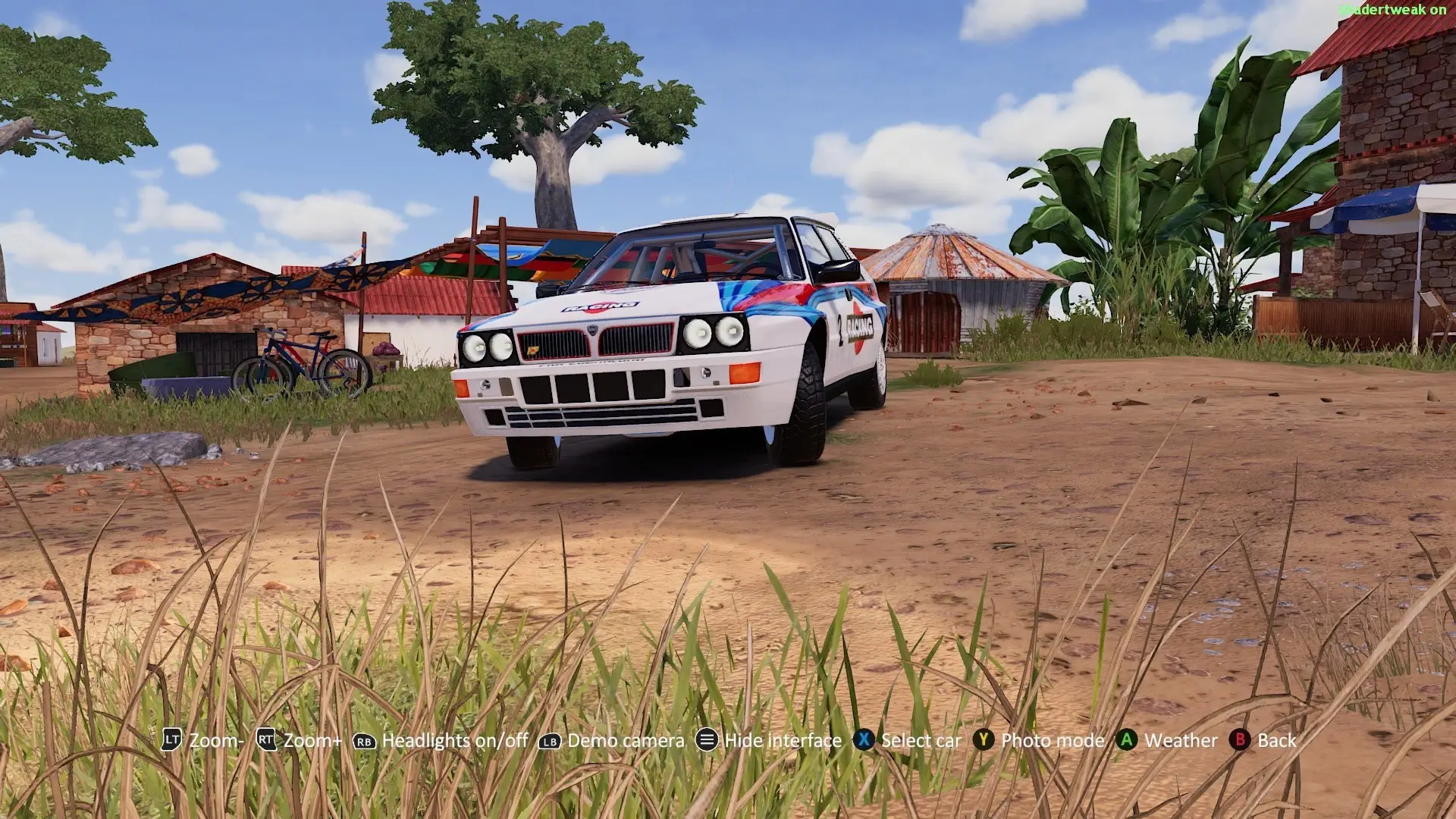The width and height of the screenshot is (1456, 819).
Task: Click the RB headlights button icon
Action: [x=366, y=740]
